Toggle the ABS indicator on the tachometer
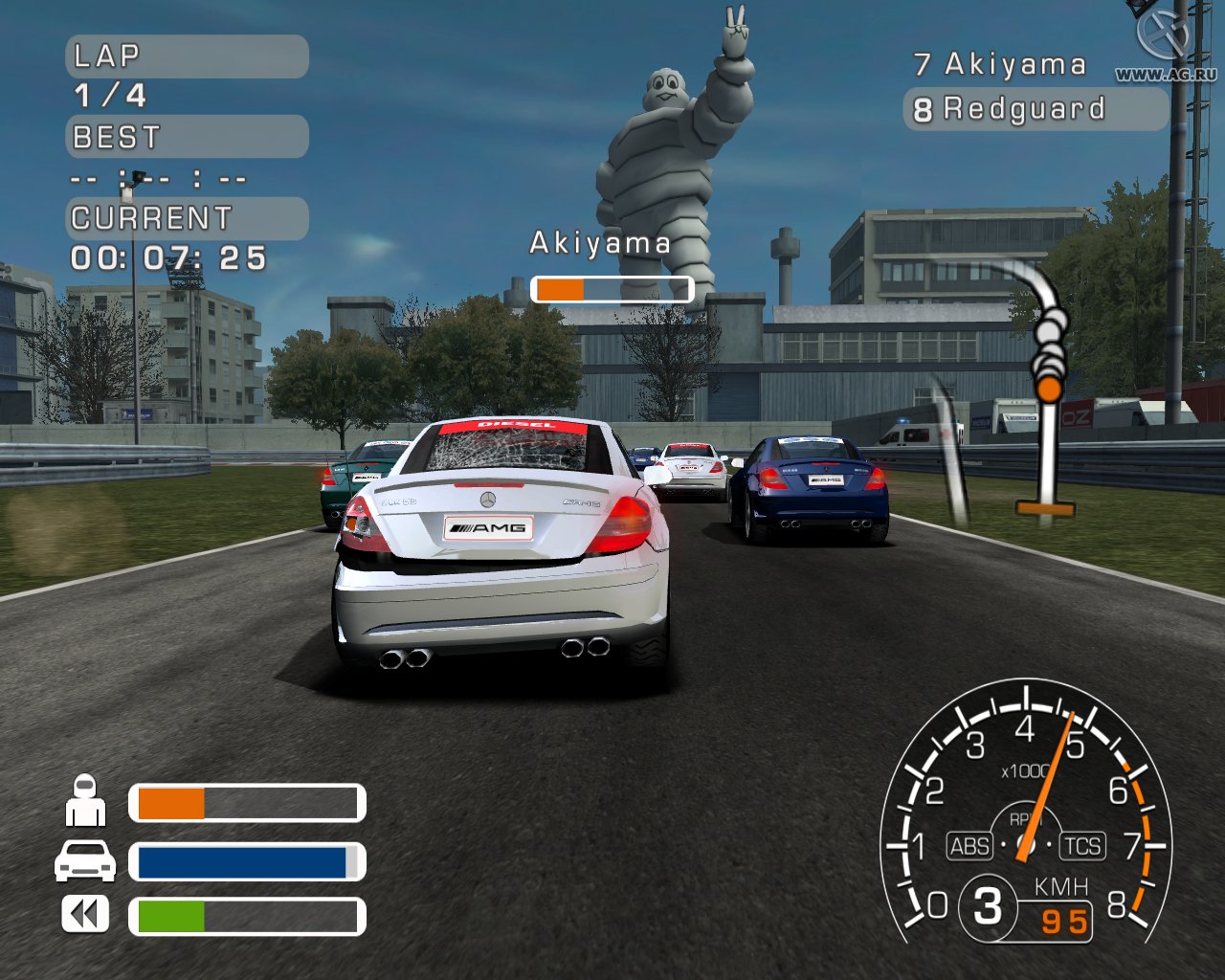This screenshot has width=1225, height=980. (969, 846)
